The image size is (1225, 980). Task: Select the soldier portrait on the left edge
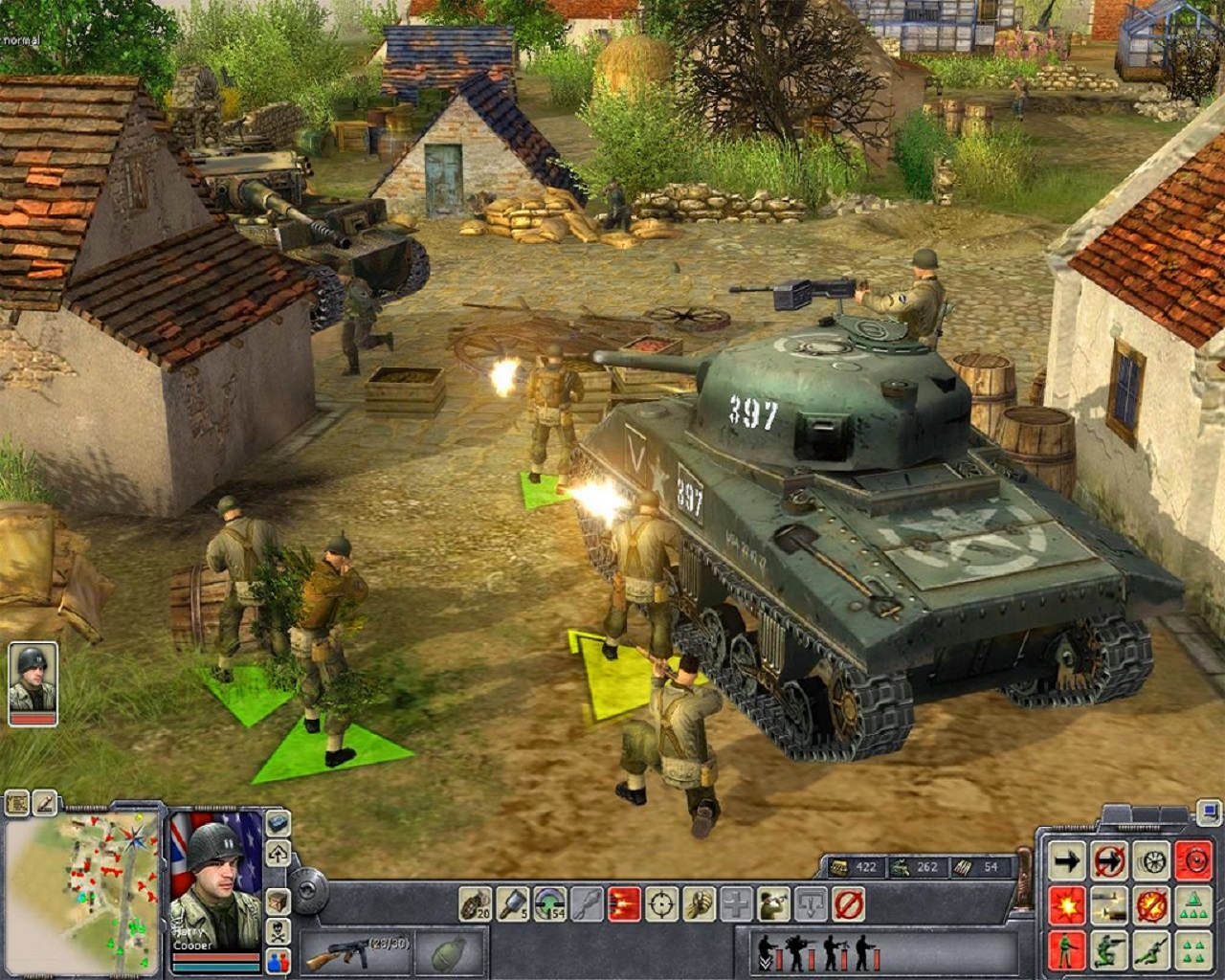click(33, 681)
